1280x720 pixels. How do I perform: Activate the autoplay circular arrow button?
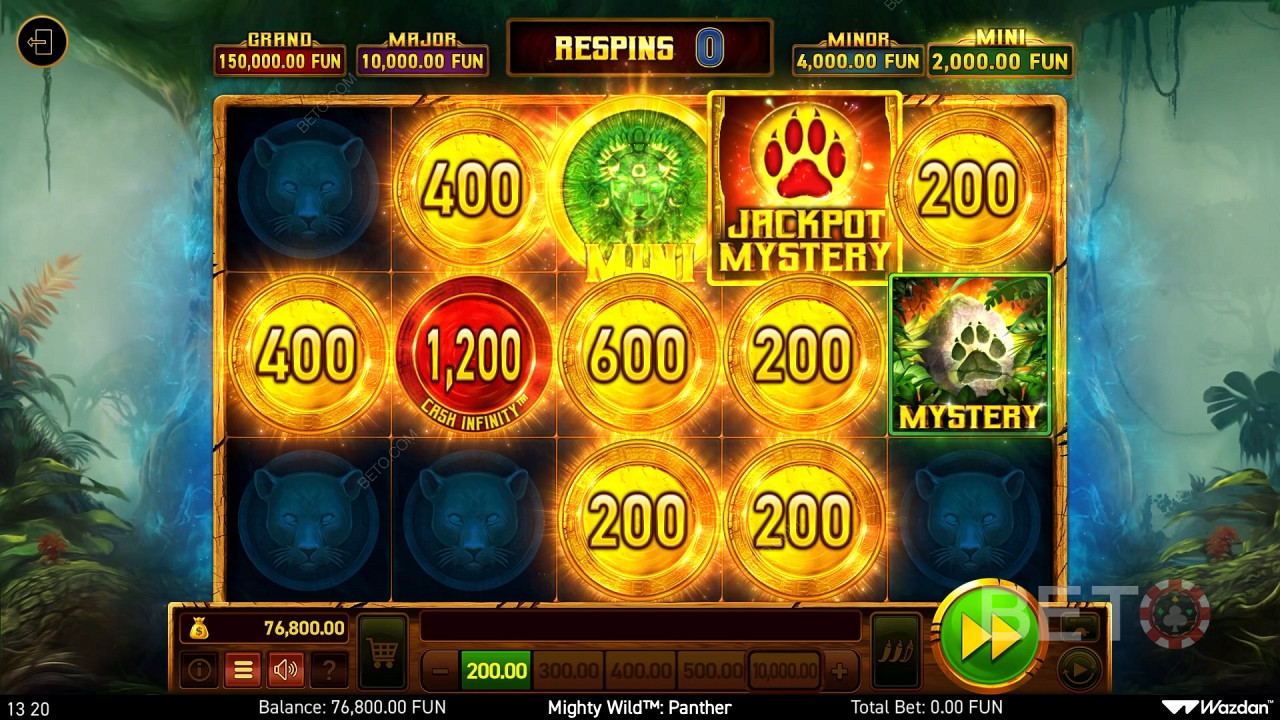point(1078,670)
